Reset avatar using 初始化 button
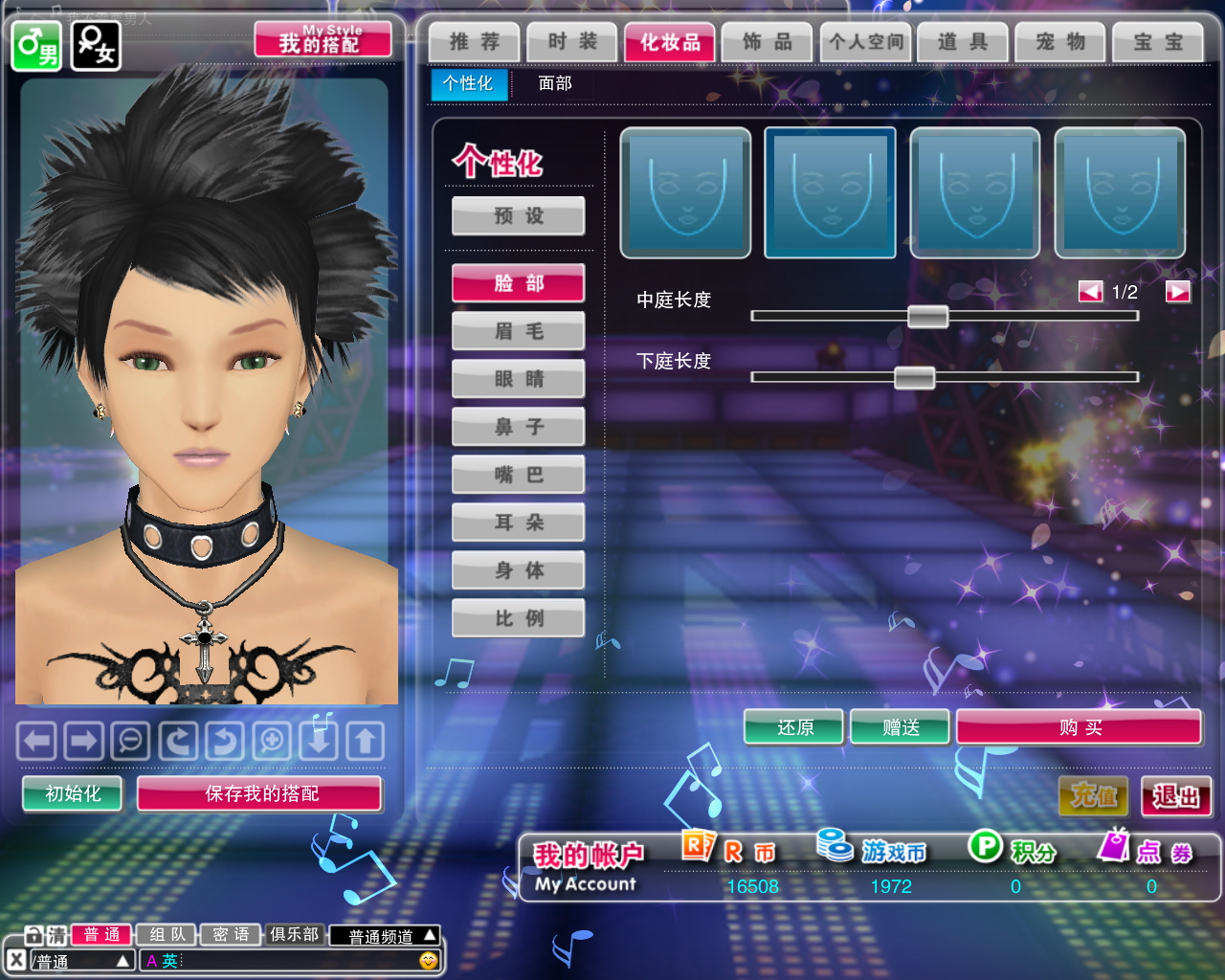This screenshot has width=1225, height=980. point(73,793)
